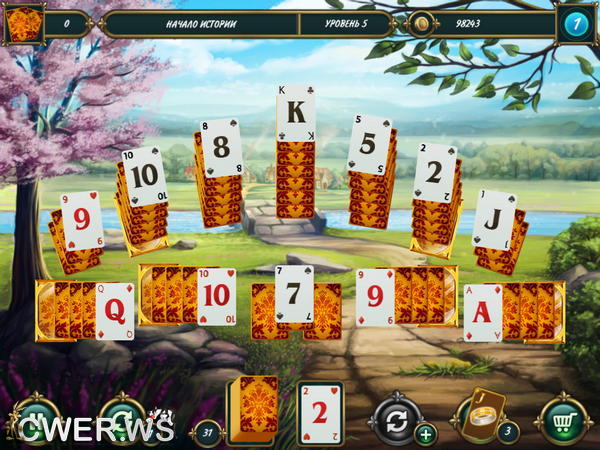Play the 2 of spades card
The height and width of the screenshot is (450, 600).
pyautogui.click(x=434, y=172)
